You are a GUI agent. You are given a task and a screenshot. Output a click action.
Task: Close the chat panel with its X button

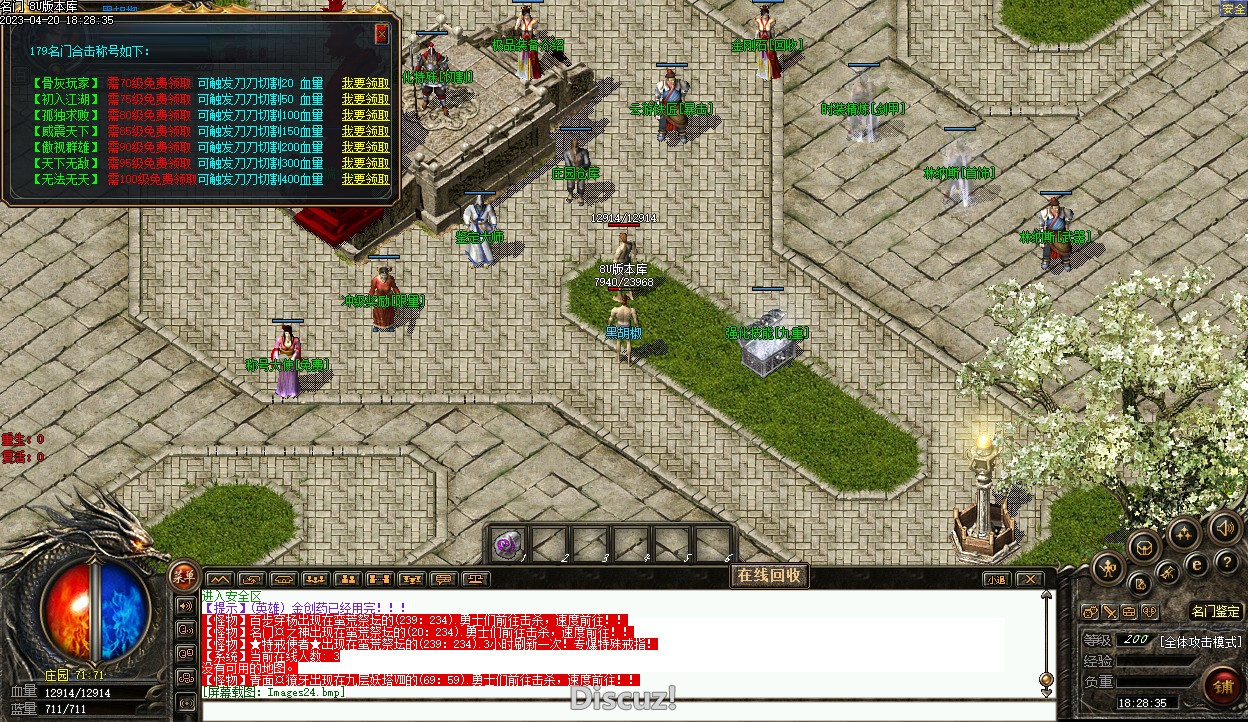click(1029, 579)
